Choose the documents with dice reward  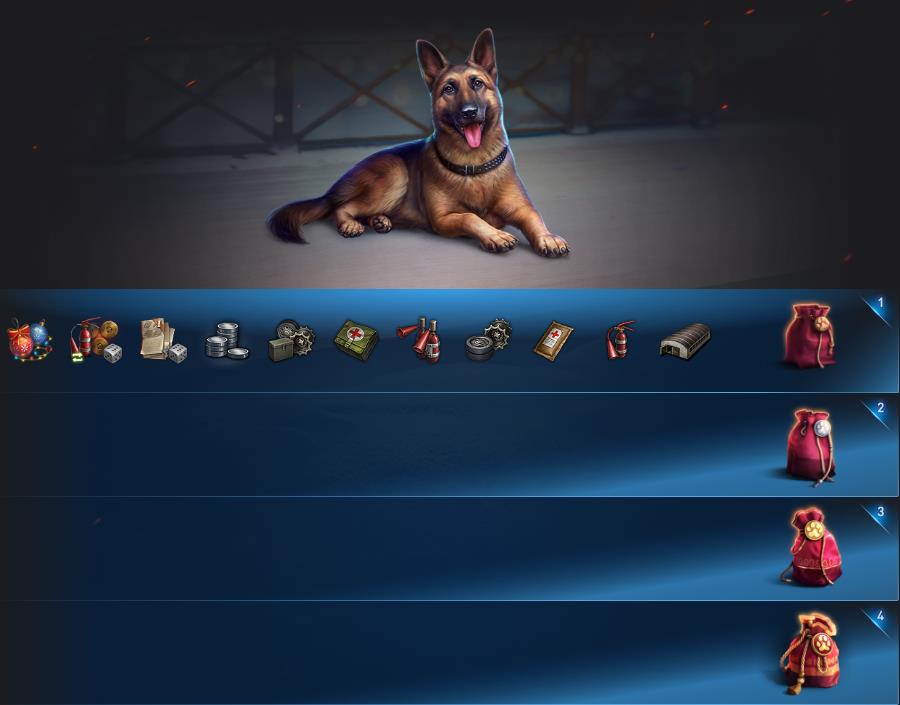tap(162, 340)
